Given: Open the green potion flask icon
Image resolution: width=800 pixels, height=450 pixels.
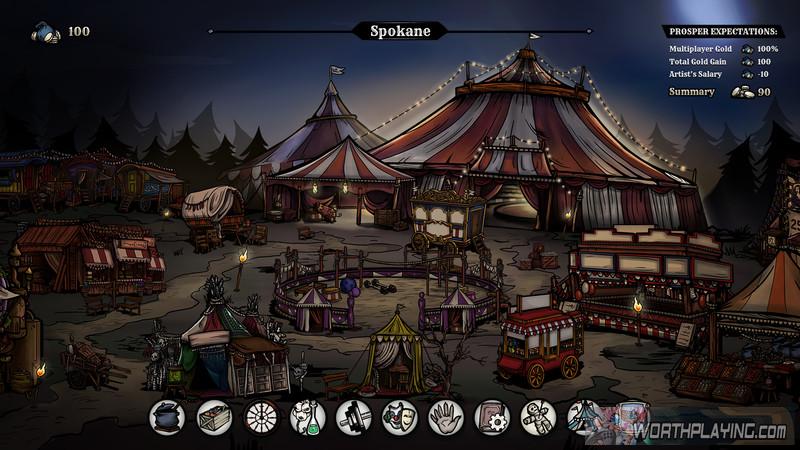Looking at the screenshot, I should click(308, 416).
